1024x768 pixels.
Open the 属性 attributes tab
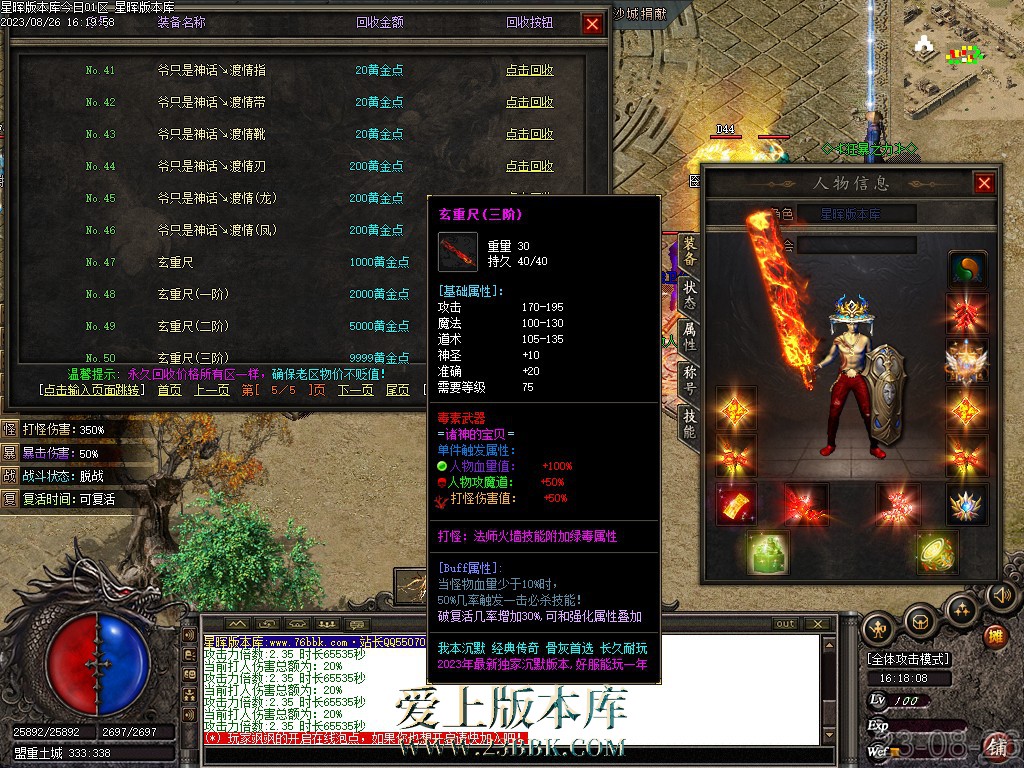pyautogui.click(x=689, y=335)
